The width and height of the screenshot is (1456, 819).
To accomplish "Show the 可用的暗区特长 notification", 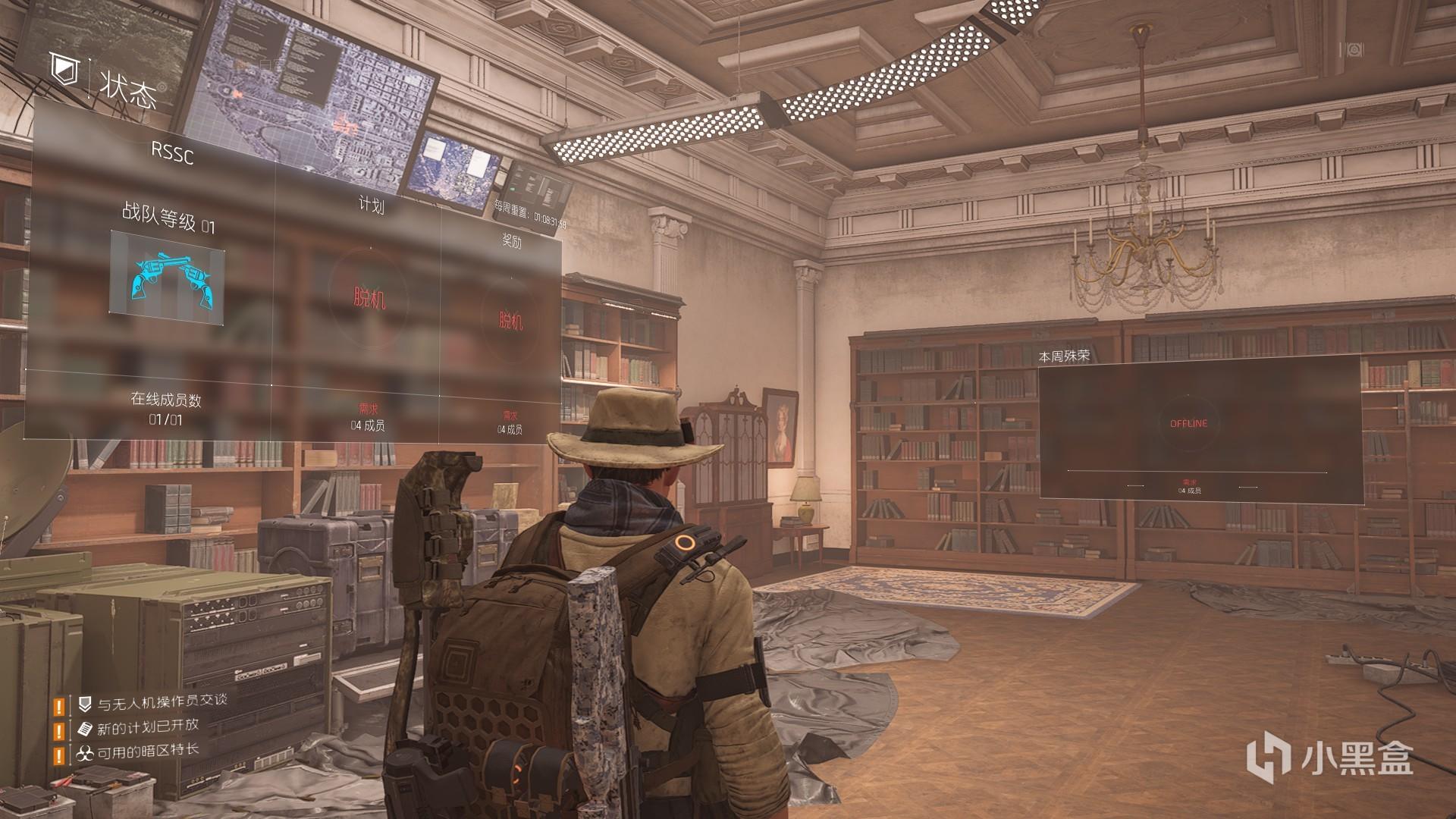I will 148,752.
